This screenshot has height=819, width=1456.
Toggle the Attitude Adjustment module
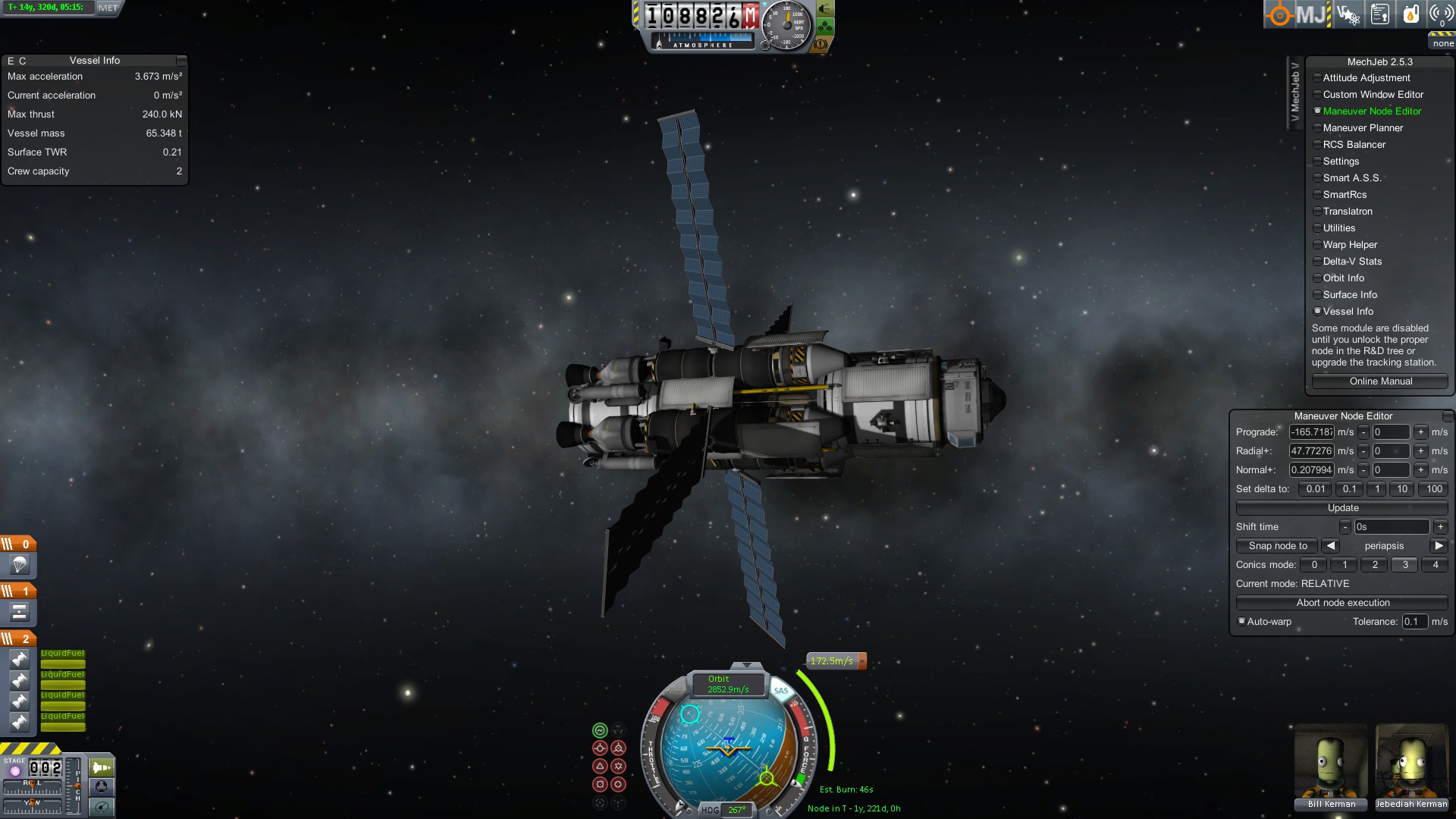pos(1366,78)
